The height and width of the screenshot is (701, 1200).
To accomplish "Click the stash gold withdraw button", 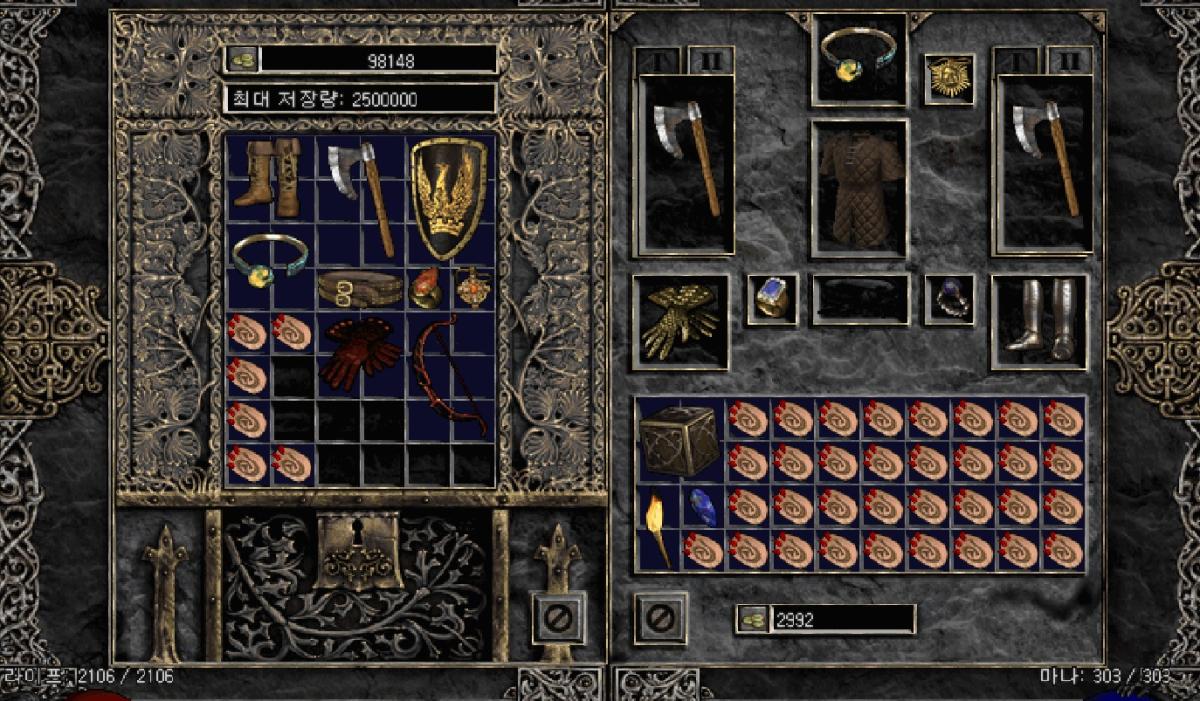I will pyautogui.click(x=240, y=60).
